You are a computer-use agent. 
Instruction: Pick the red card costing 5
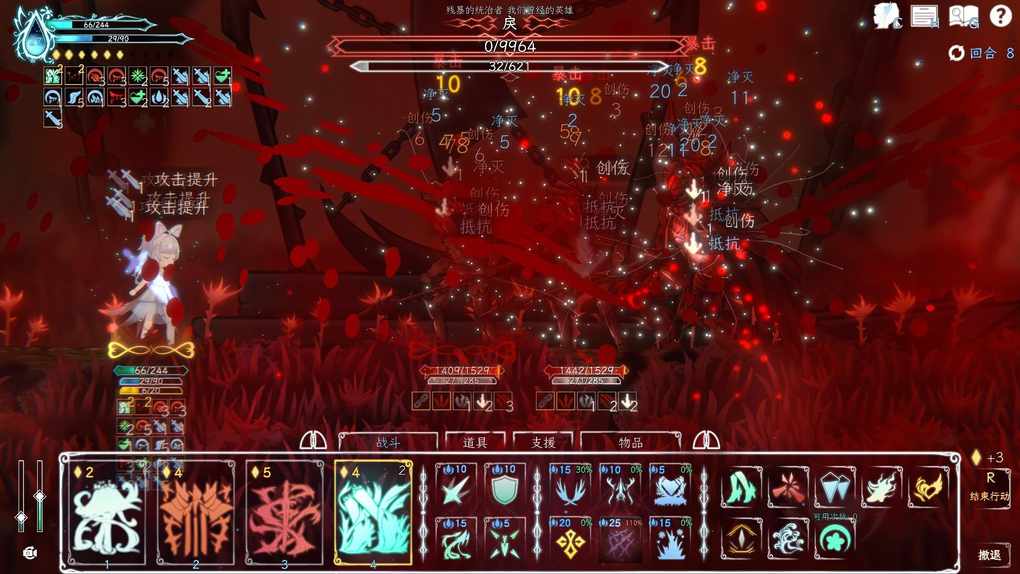(284, 512)
